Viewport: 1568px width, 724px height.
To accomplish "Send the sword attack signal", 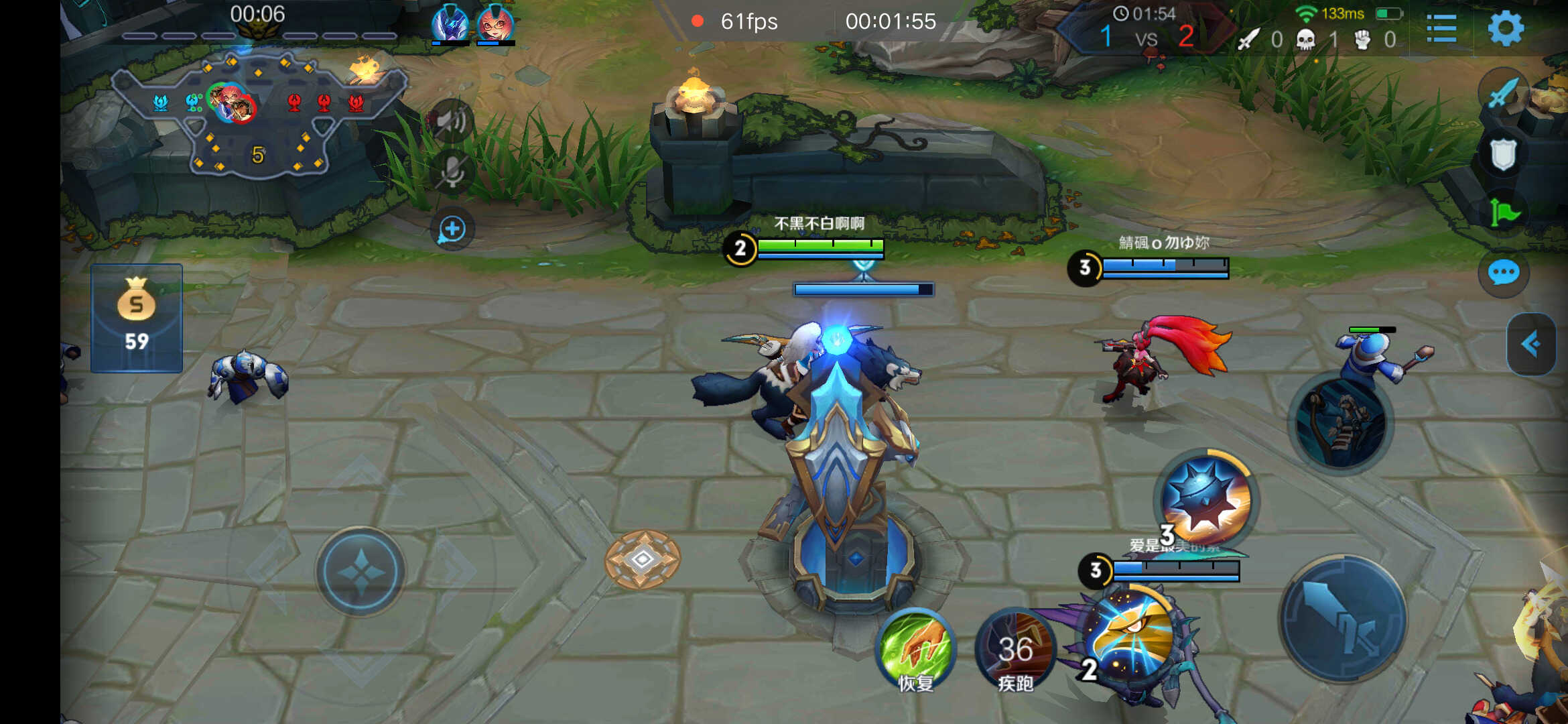I will pyautogui.click(x=1503, y=93).
